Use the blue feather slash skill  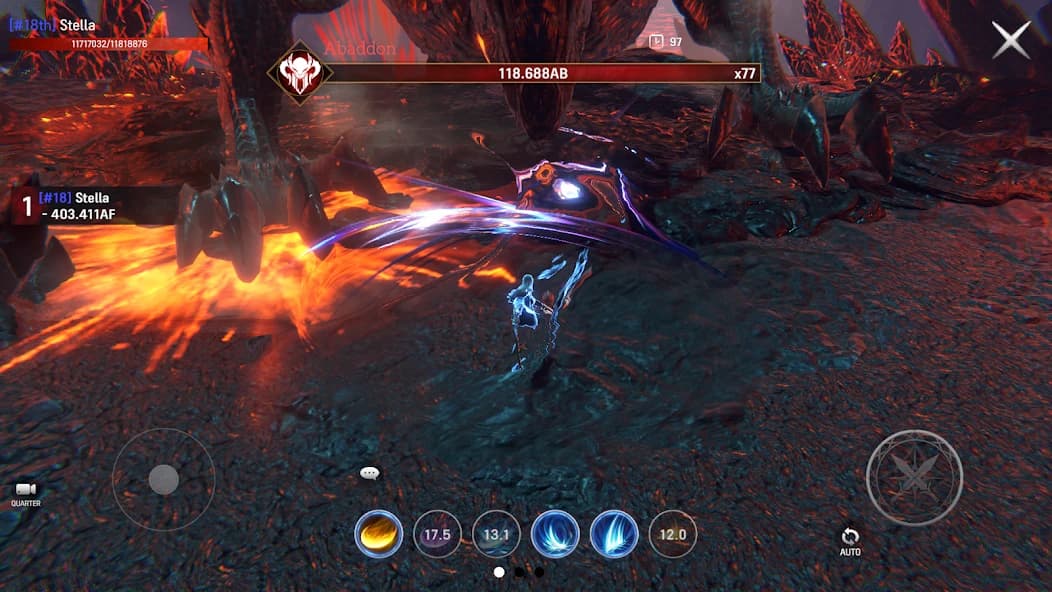pos(614,534)
